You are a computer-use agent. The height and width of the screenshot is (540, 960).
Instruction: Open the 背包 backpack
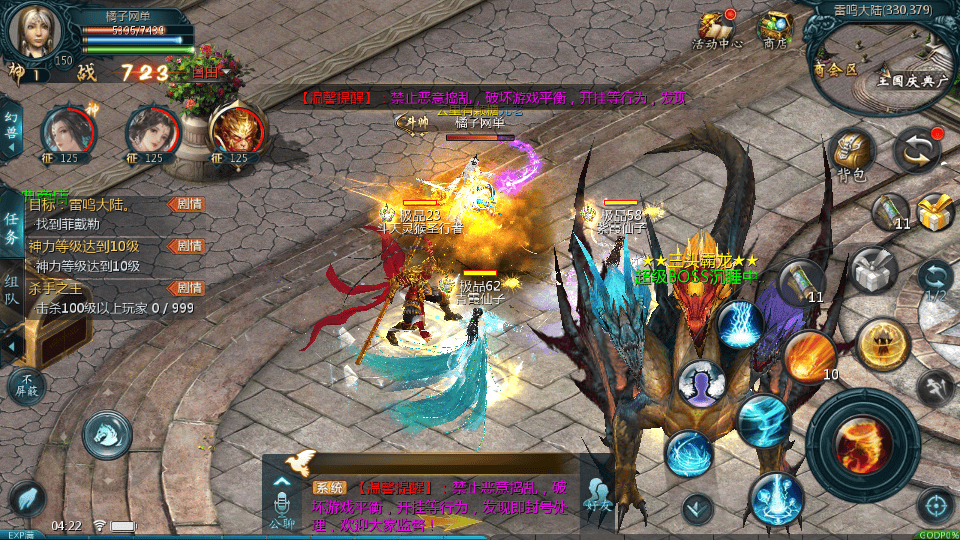coord(850,154)
